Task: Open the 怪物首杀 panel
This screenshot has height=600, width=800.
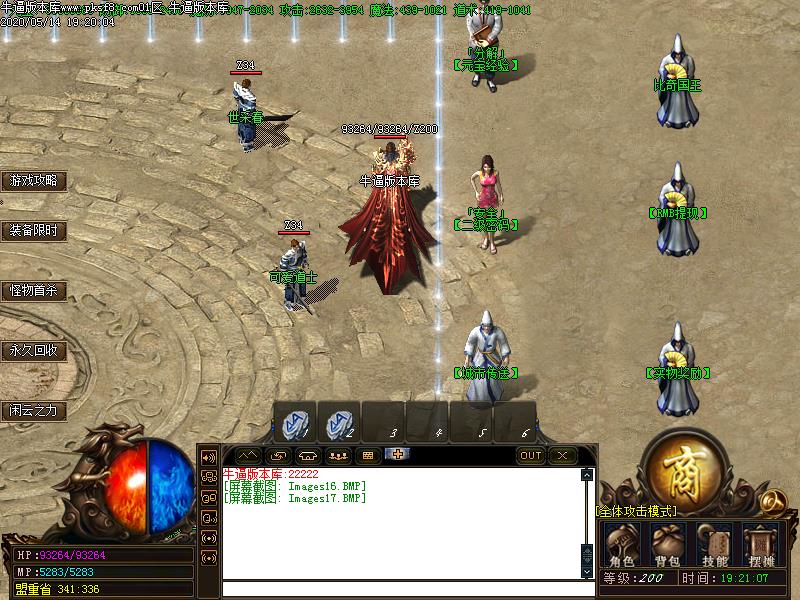Action: 34,291
